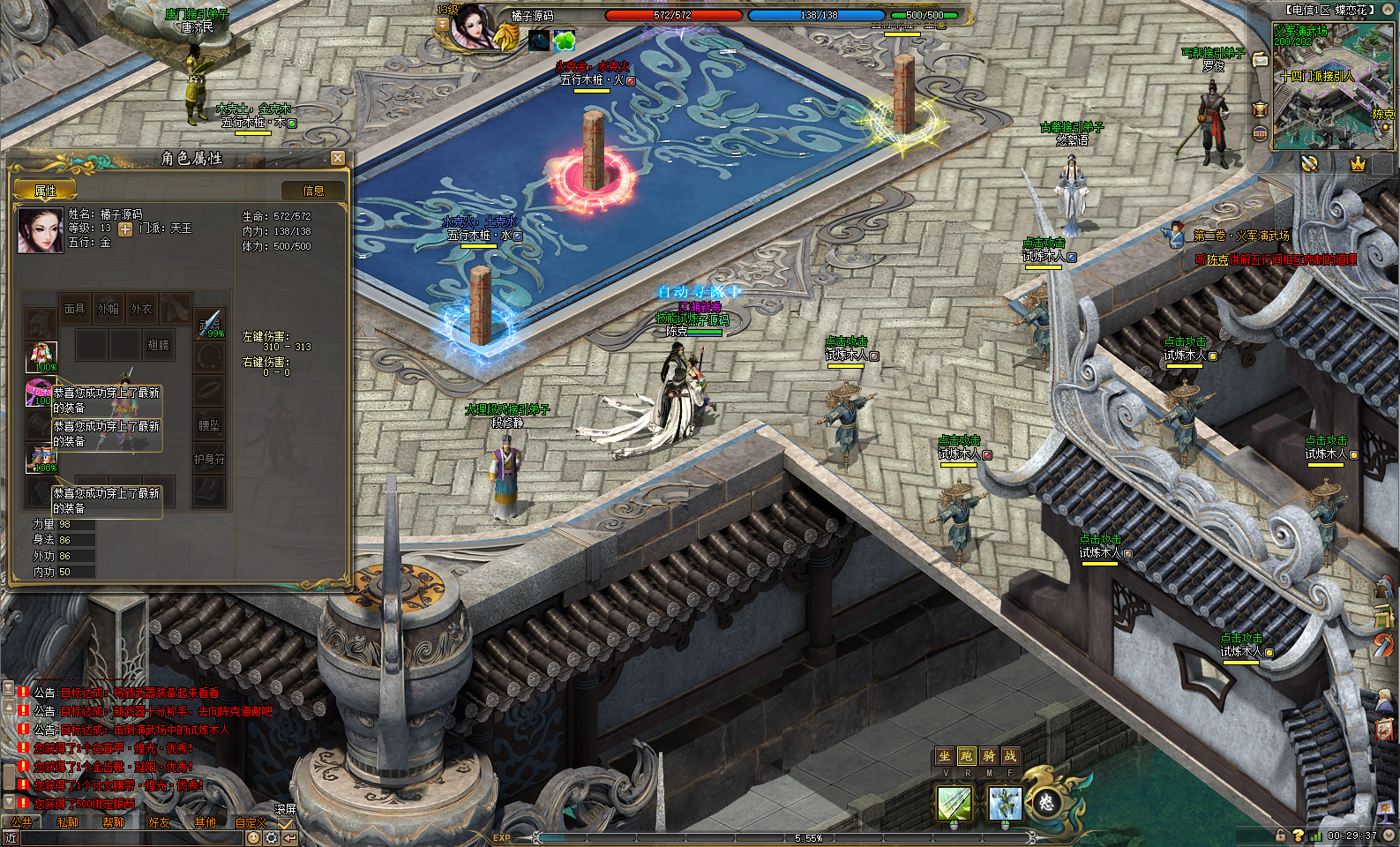Click the plus button beside the level
Image resolution: width=1400 pixels, height=847 pixels.
coord(125,229)
